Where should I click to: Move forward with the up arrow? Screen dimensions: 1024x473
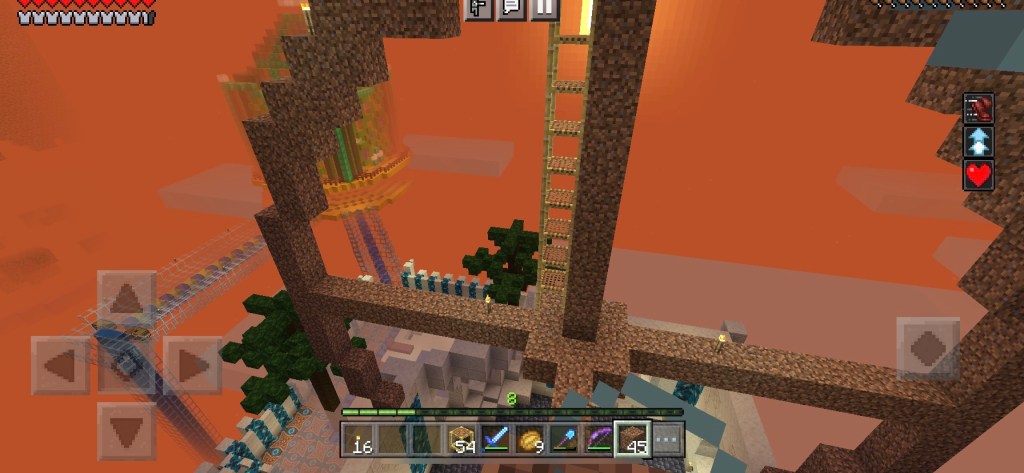pos(126,298)
